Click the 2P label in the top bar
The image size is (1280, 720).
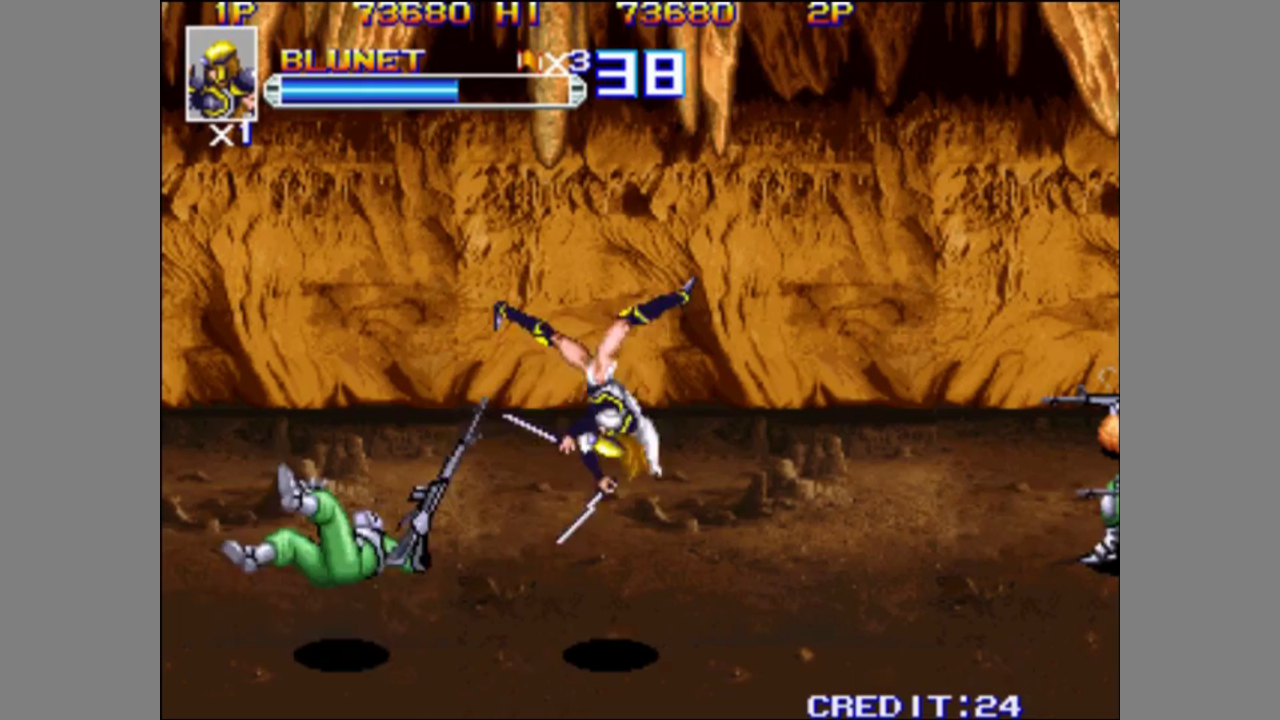[829, 13]
